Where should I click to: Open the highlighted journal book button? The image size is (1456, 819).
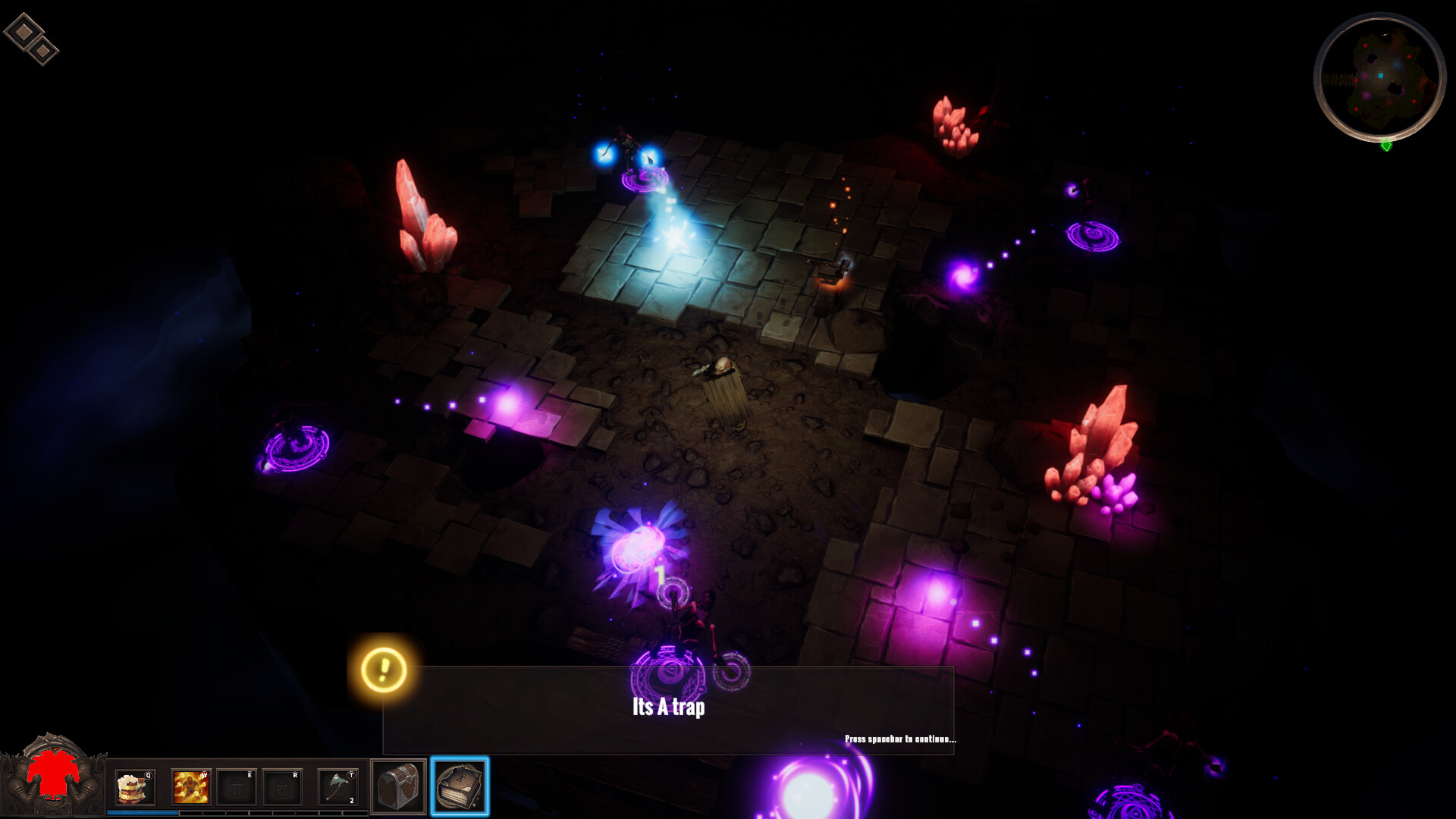pos(460,786)
